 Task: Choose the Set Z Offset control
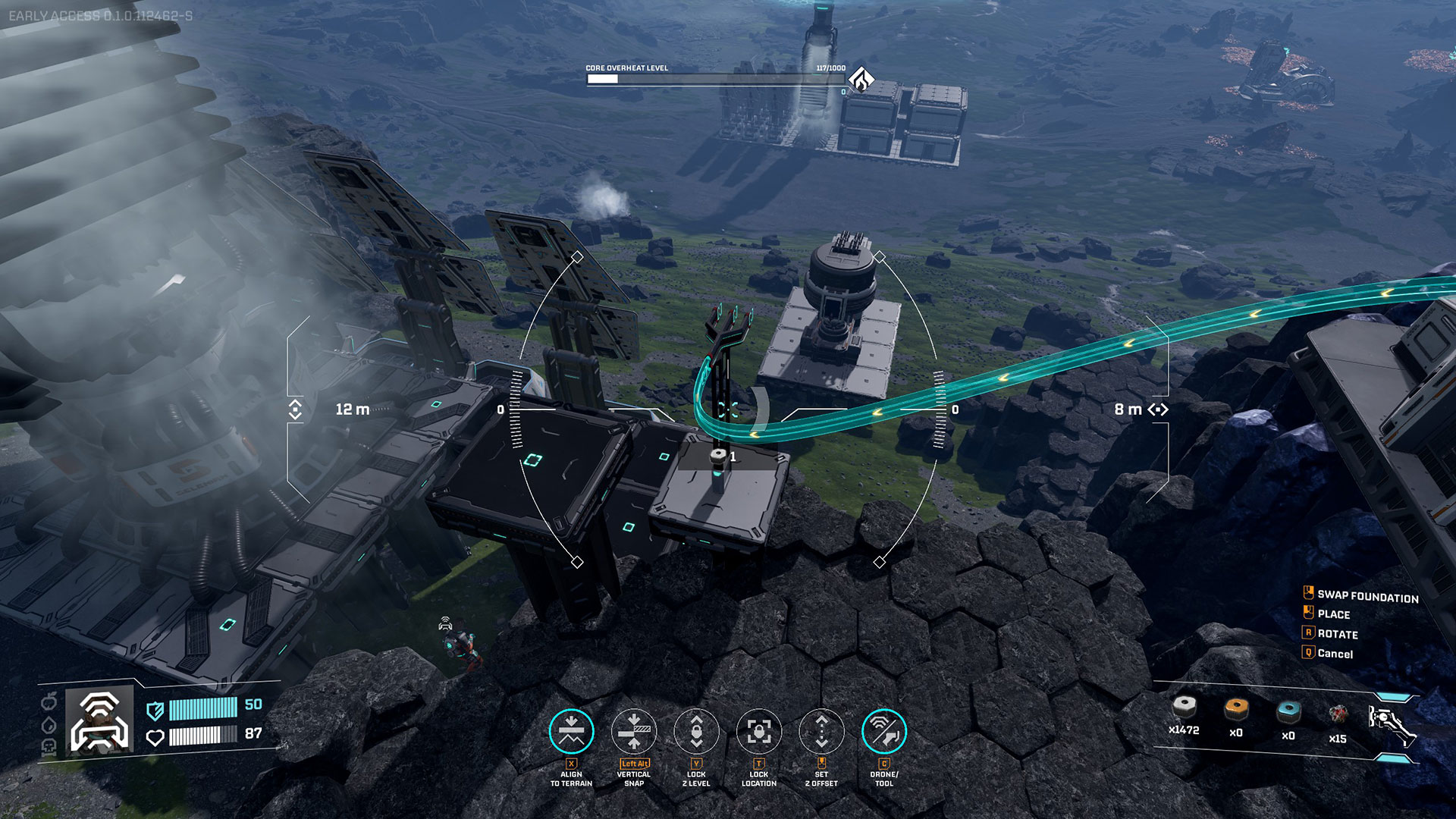click(x=821, y=731)
